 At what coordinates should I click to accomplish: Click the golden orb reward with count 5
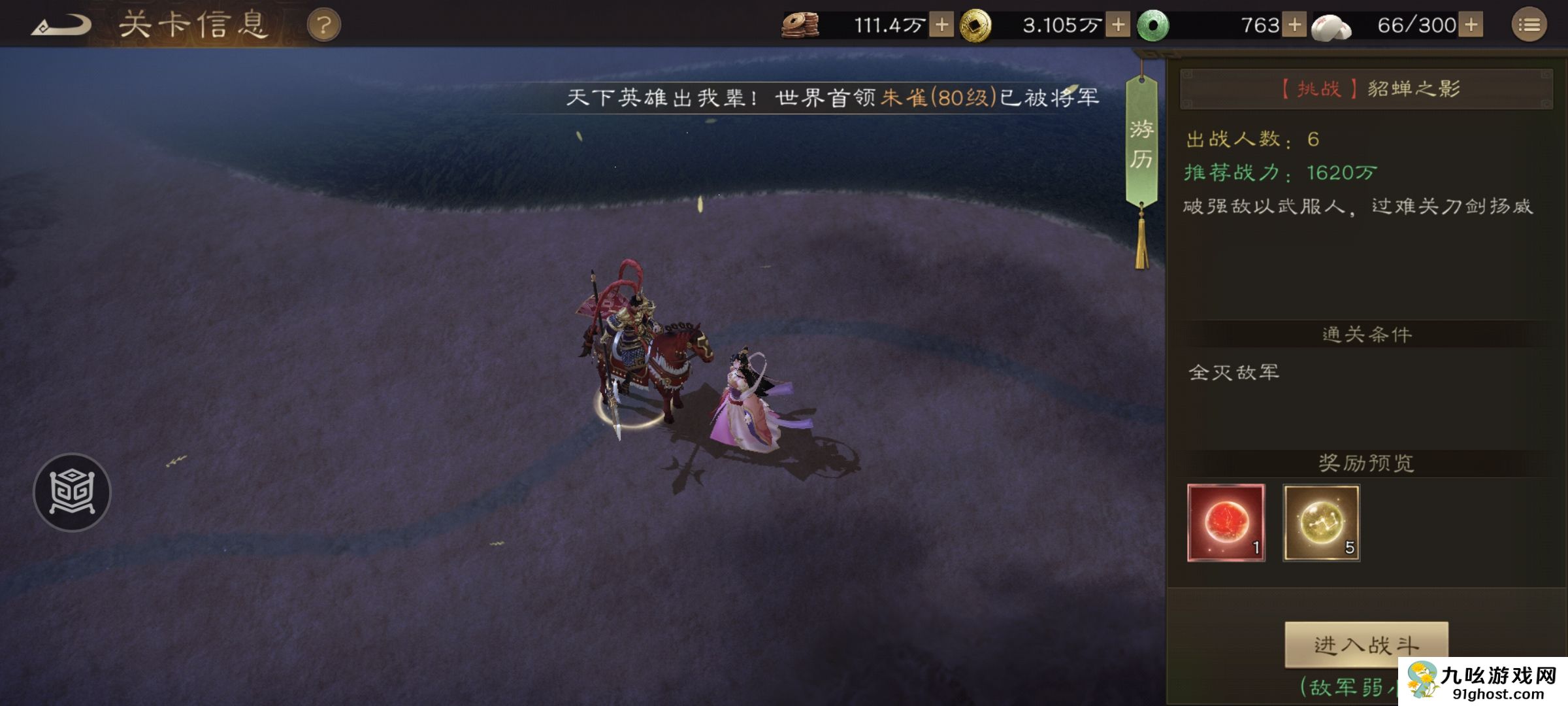(1321, 523)
